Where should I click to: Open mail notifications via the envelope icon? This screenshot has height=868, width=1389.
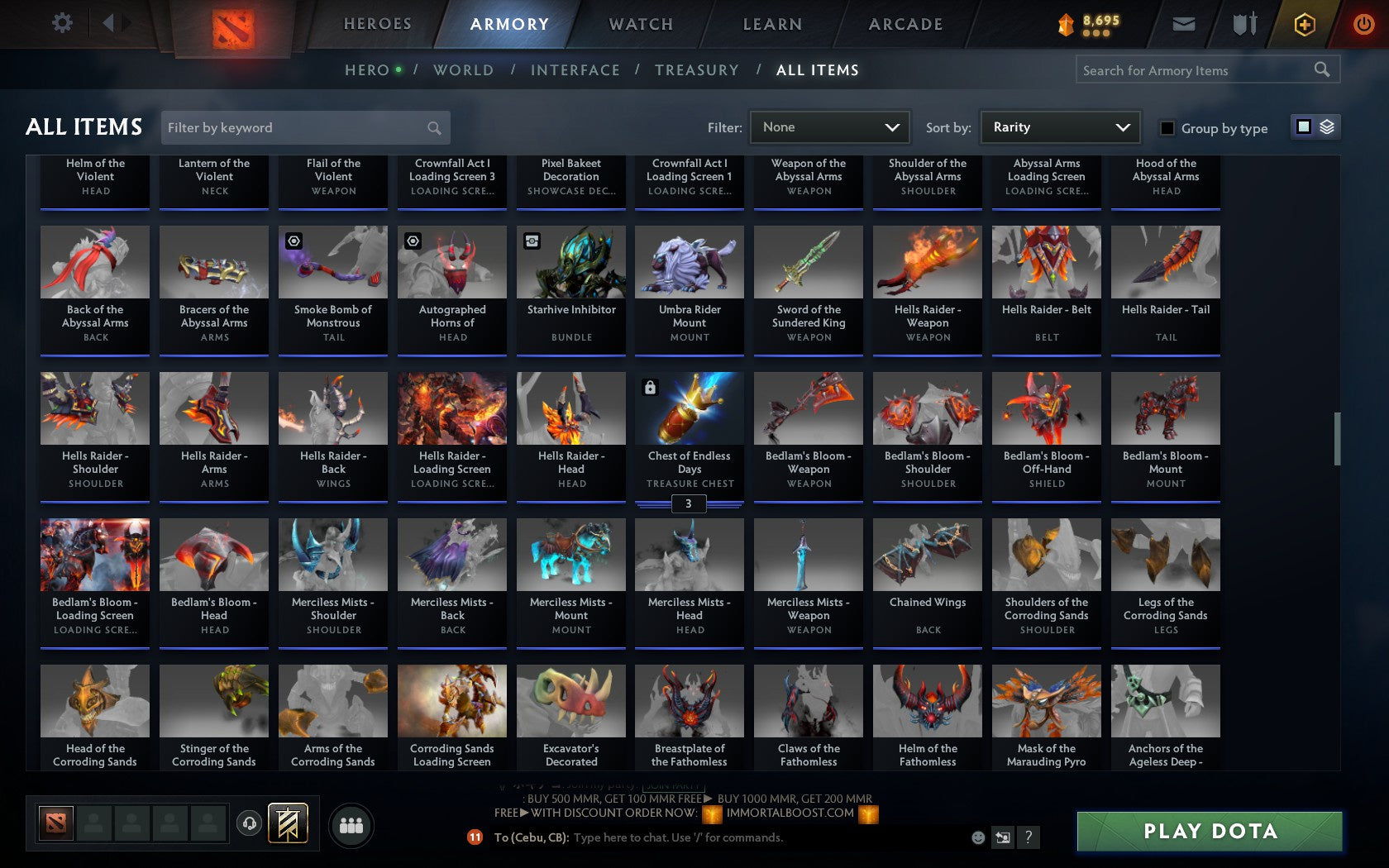tap(1184, 24)
